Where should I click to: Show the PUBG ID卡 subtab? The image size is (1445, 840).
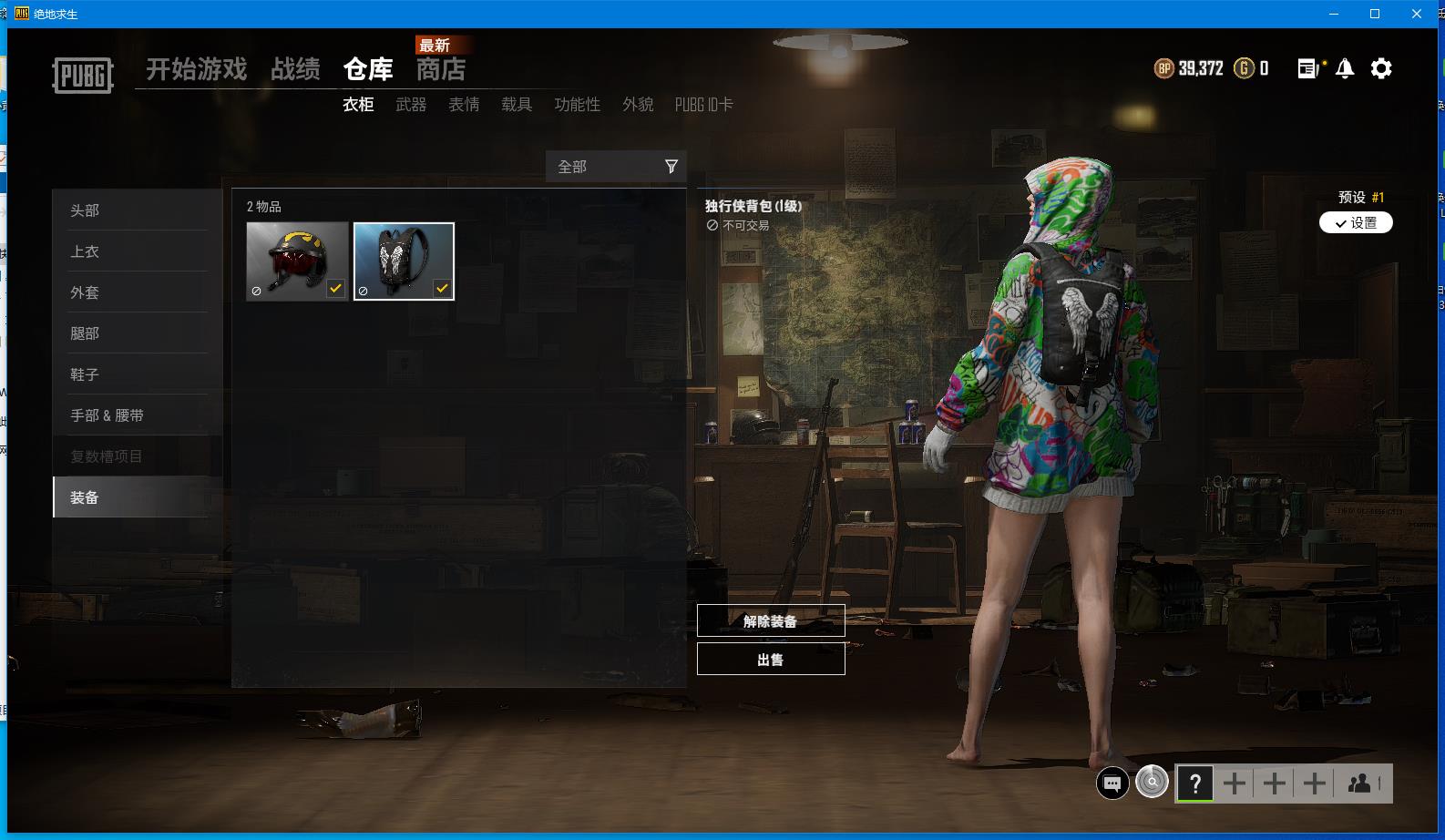(x=703, y=105)
